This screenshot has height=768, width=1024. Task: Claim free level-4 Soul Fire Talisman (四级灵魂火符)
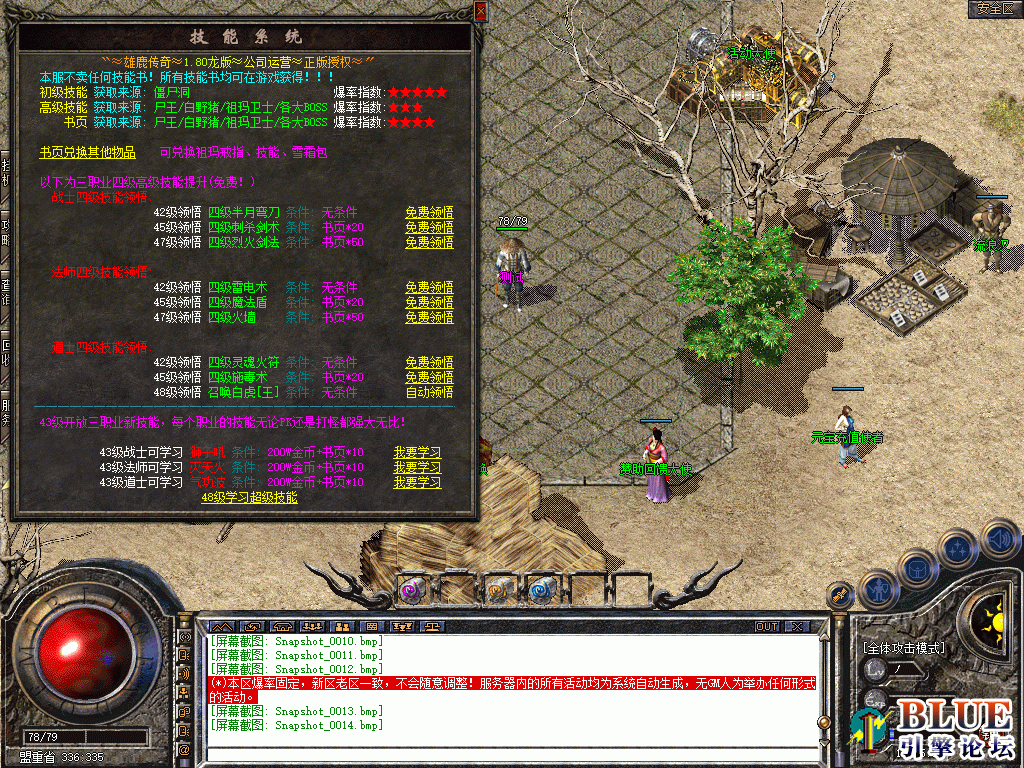click(429, 363)
